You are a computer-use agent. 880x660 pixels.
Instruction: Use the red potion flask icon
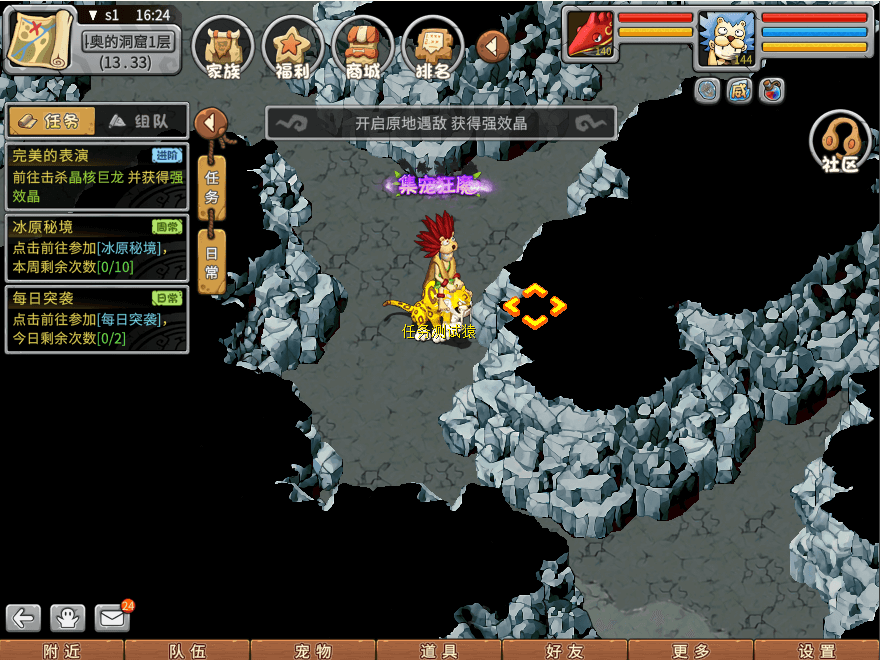pos(771,91)
